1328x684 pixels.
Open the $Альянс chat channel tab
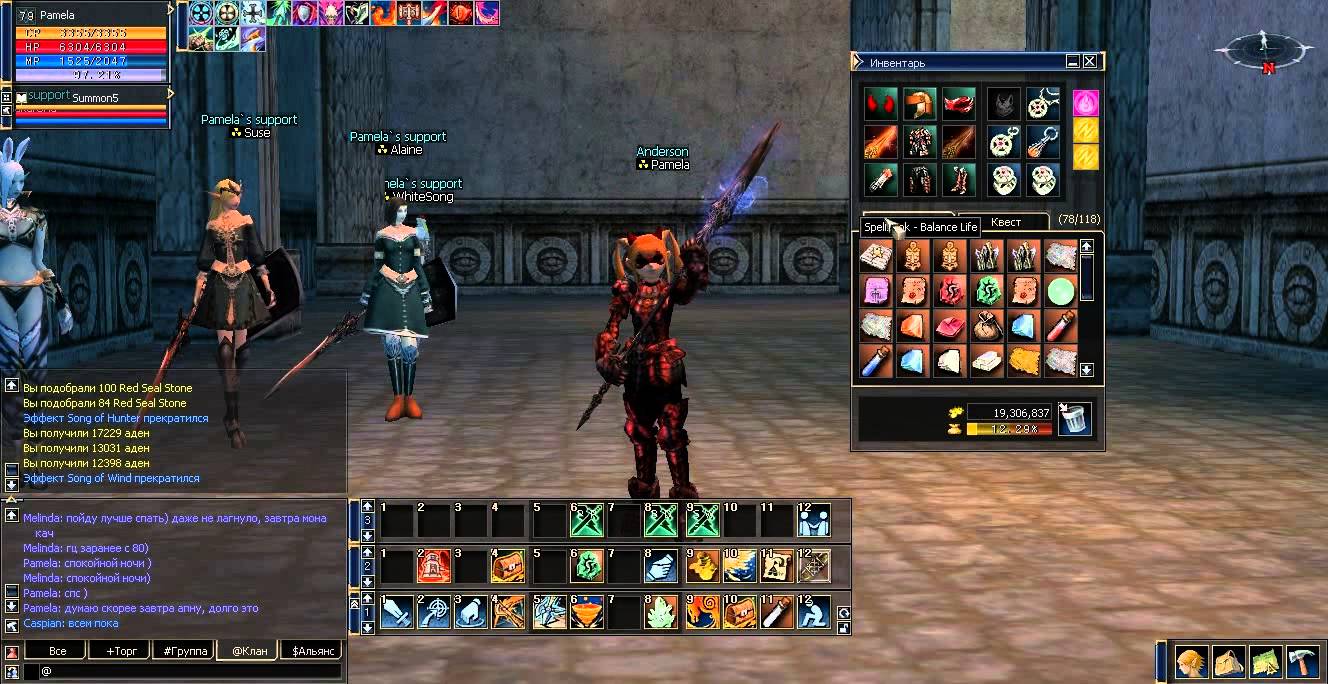(x=313, y=650)
